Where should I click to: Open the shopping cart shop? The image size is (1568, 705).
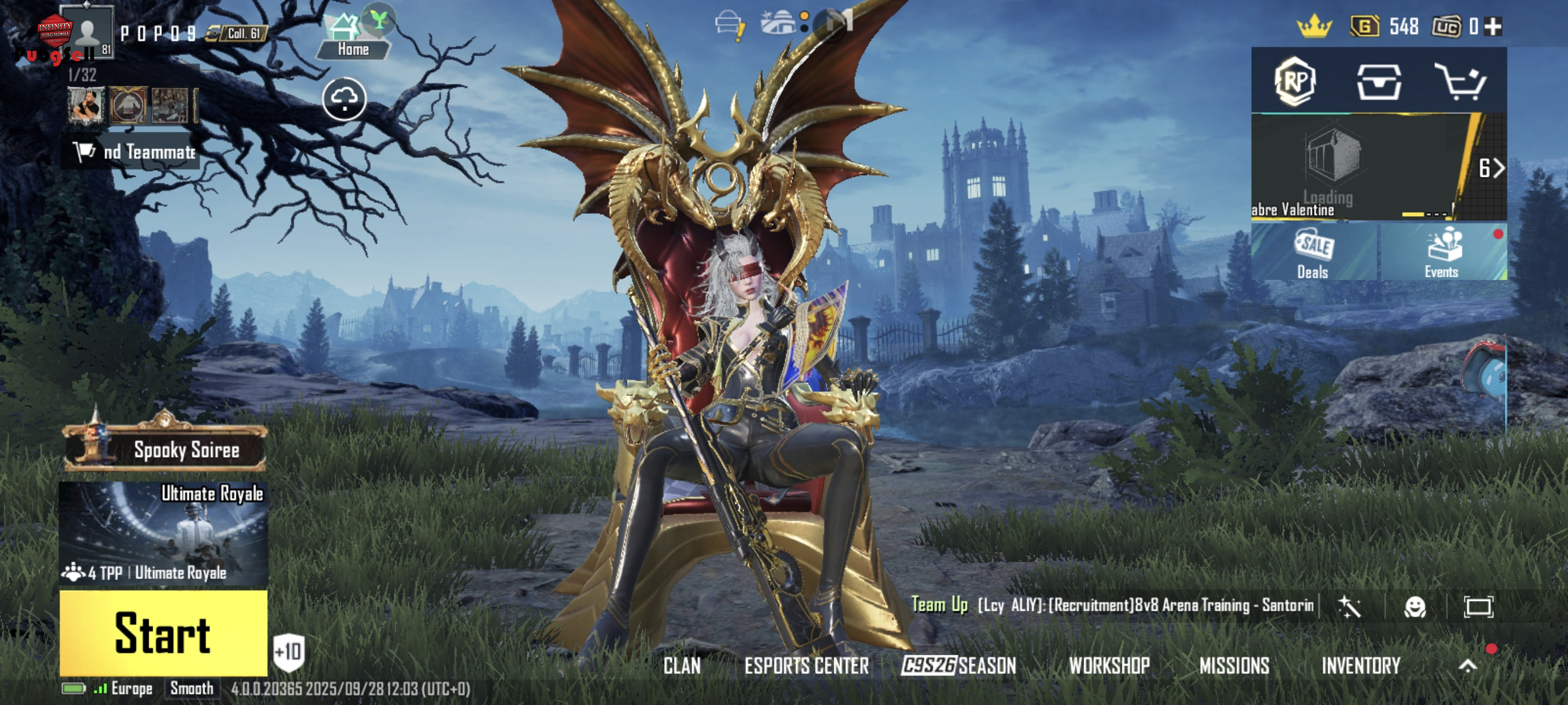[x=1462, y=82]
